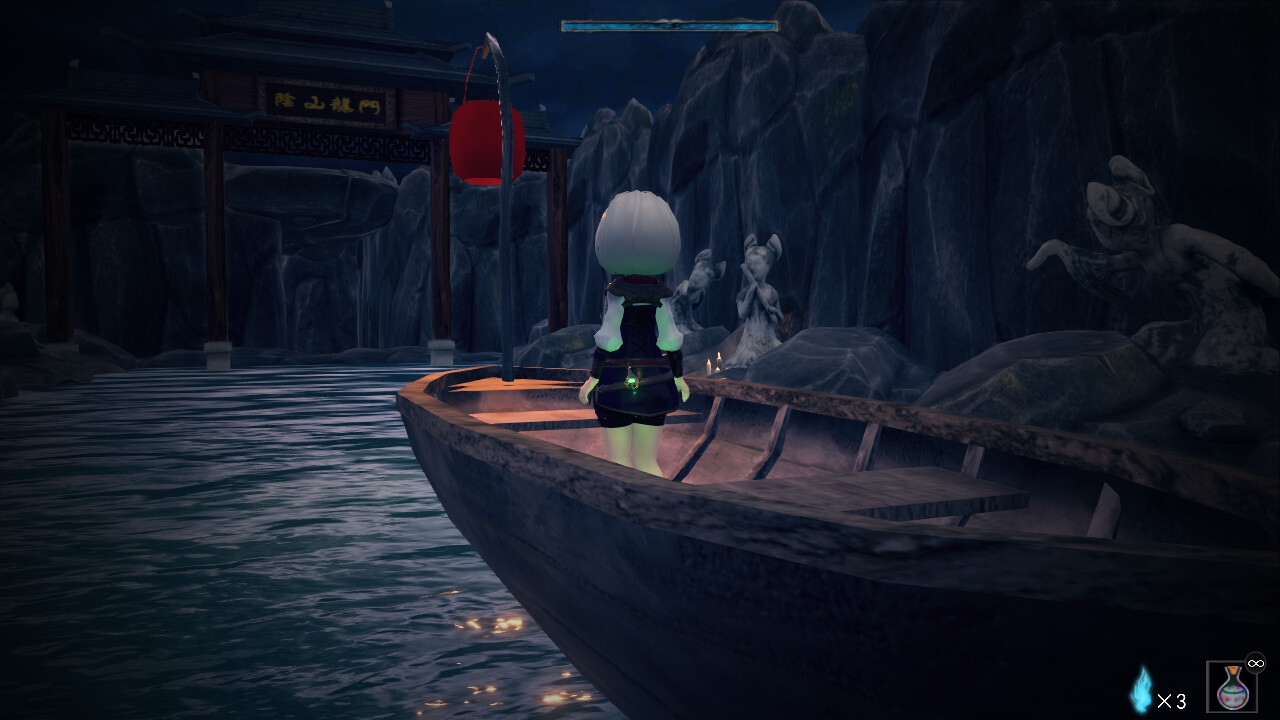Expand the flame counter details

(1172, 701)
